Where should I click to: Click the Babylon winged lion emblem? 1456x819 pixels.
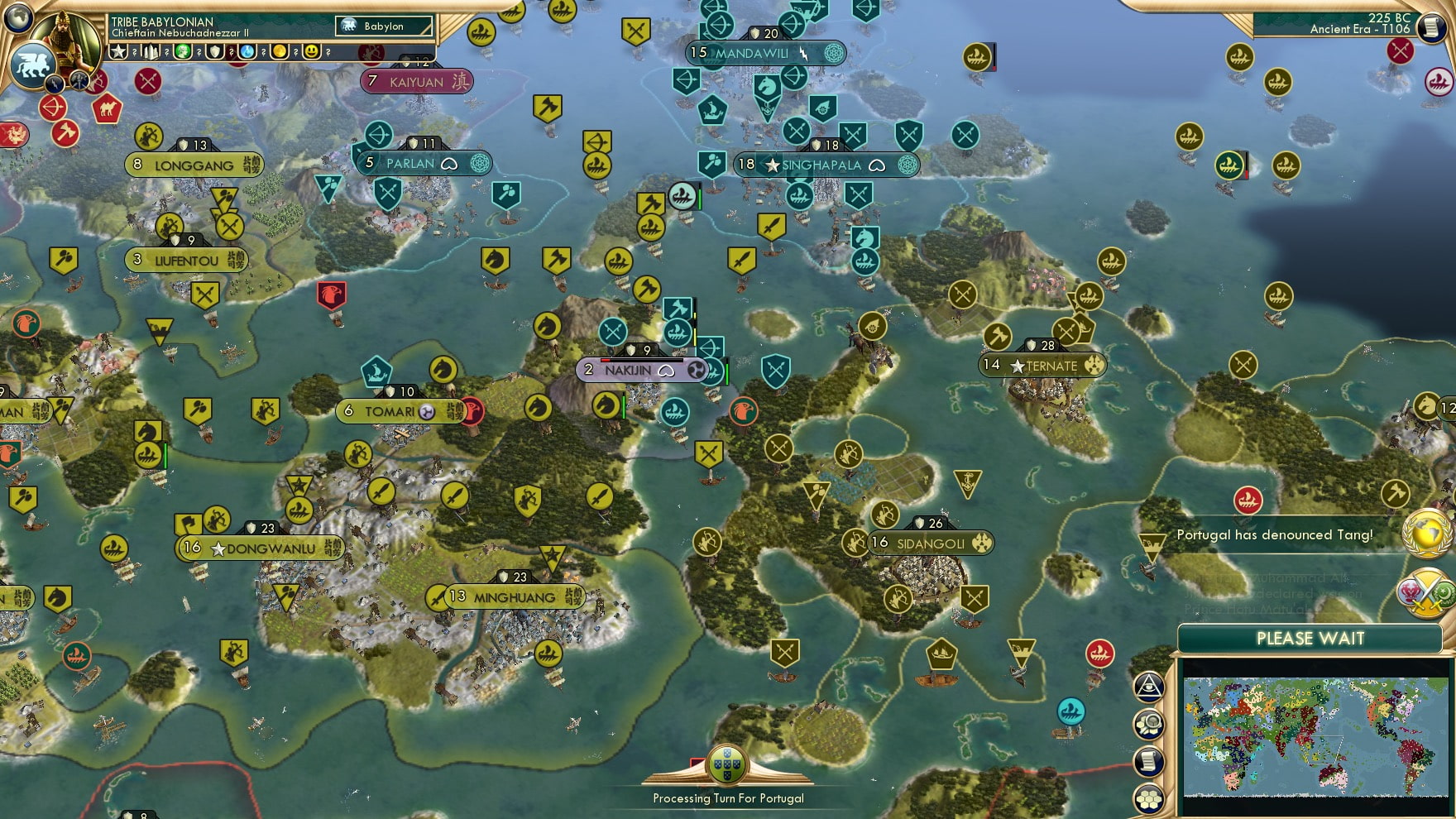pyautogui.click(x=33, y=65)
